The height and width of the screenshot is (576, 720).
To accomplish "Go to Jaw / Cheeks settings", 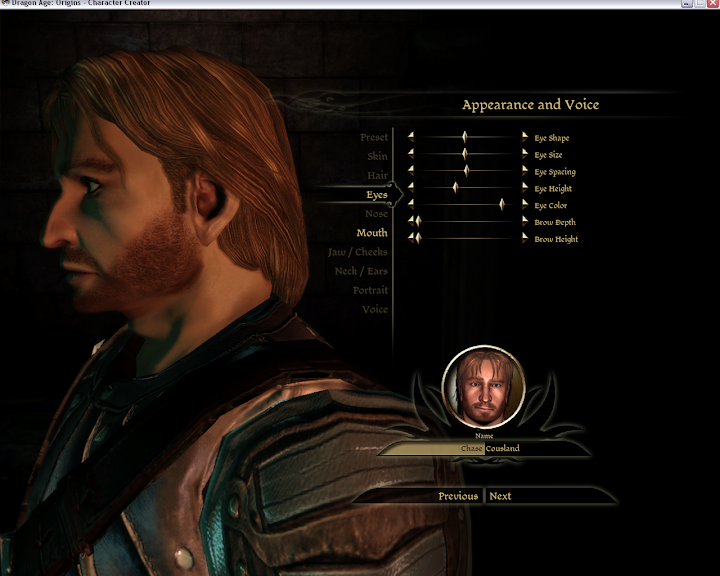I will [x=357, y=252].
